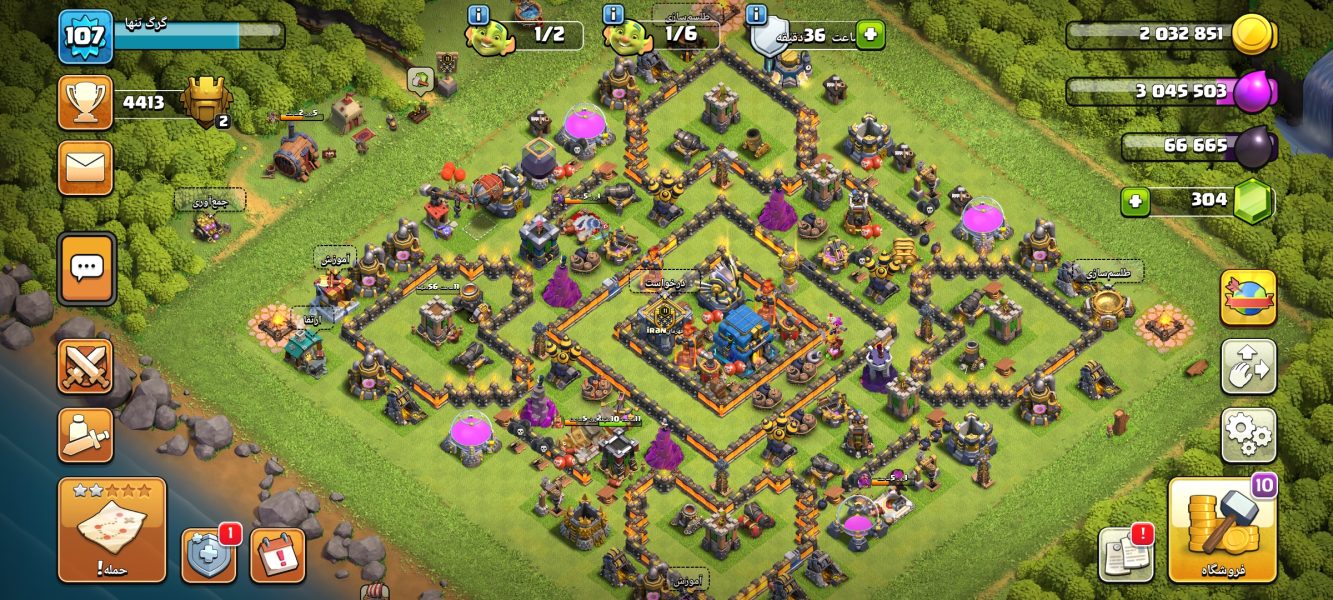Open the calendar events button
1333x600 pixels.
click(277, 555)
